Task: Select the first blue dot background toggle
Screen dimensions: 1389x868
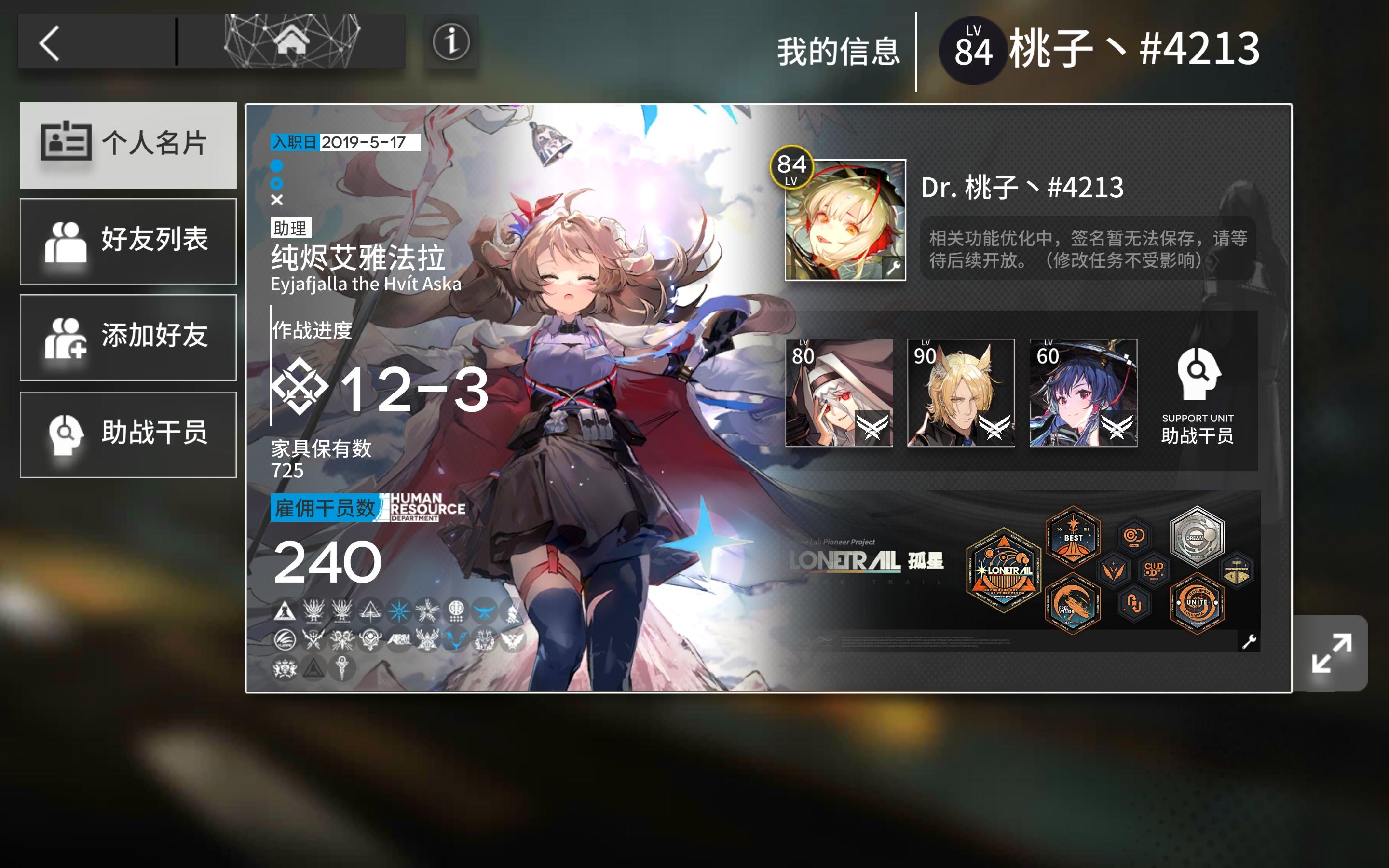Action: [277, 166]
